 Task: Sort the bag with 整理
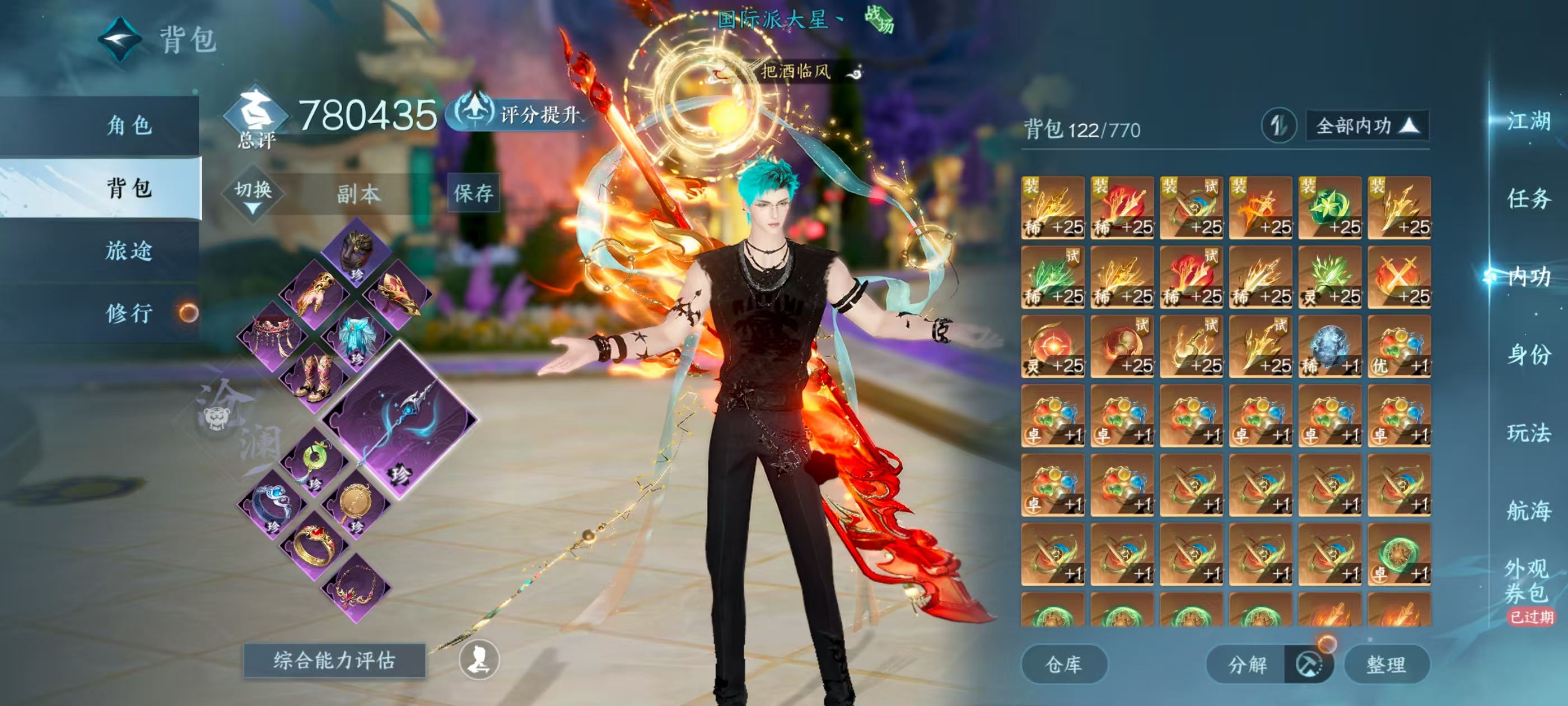click(x=1386, y=664)
